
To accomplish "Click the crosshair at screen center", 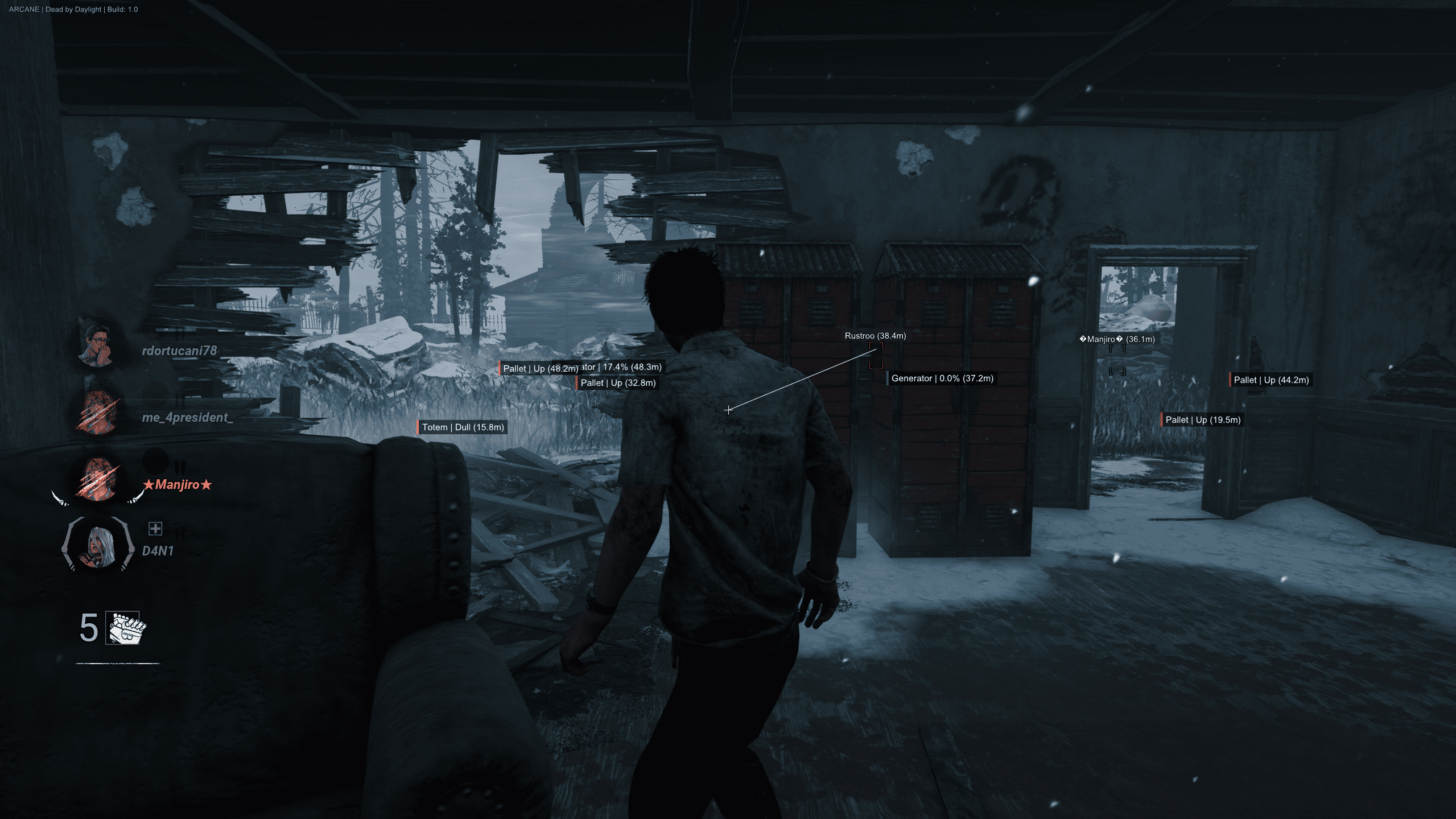I will (x=728, y=409).
